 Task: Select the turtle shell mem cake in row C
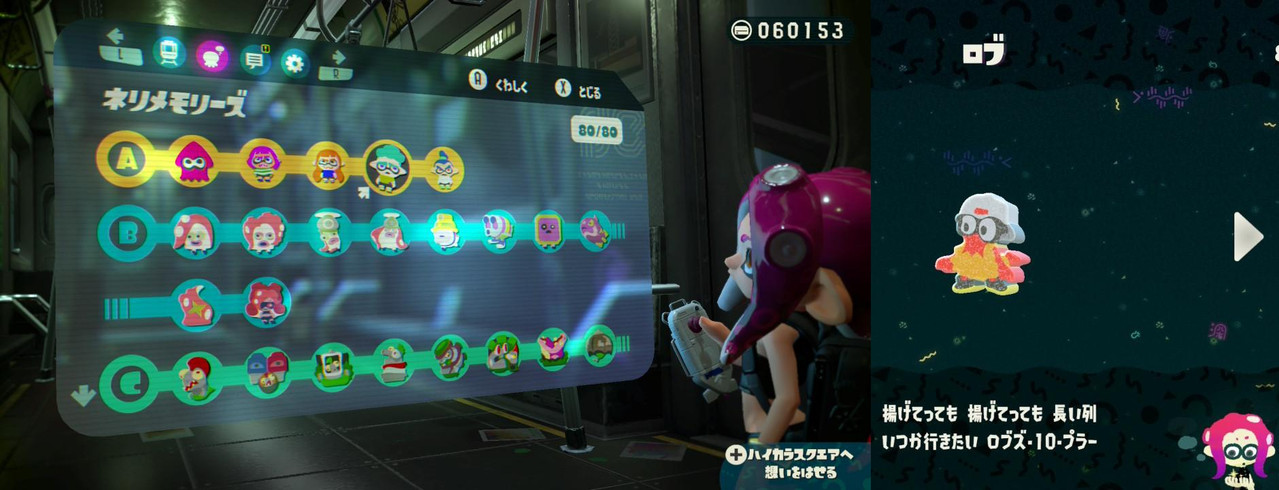[599, 344]
